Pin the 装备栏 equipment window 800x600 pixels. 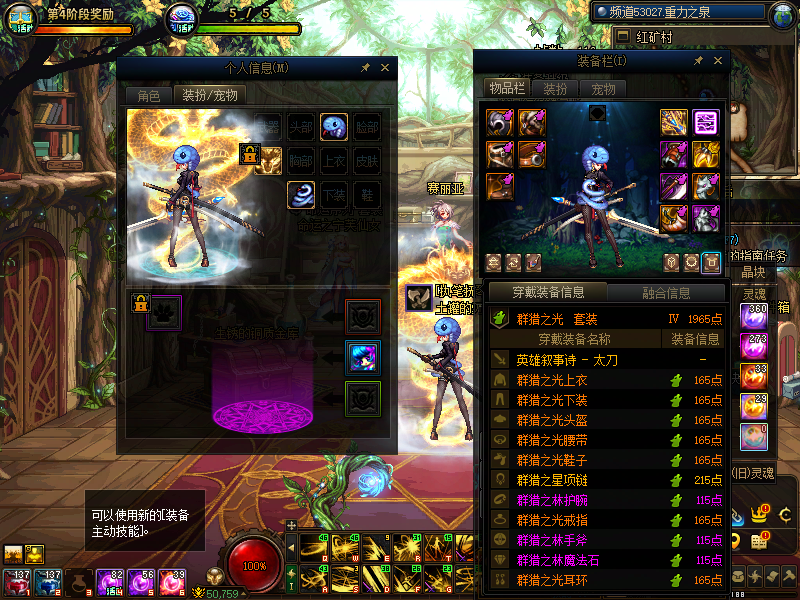pos(698,61)
